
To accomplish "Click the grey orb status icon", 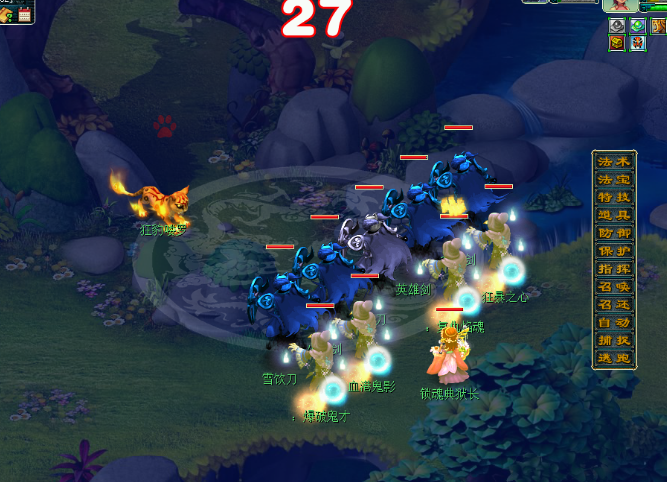I will tap(617, 25).
